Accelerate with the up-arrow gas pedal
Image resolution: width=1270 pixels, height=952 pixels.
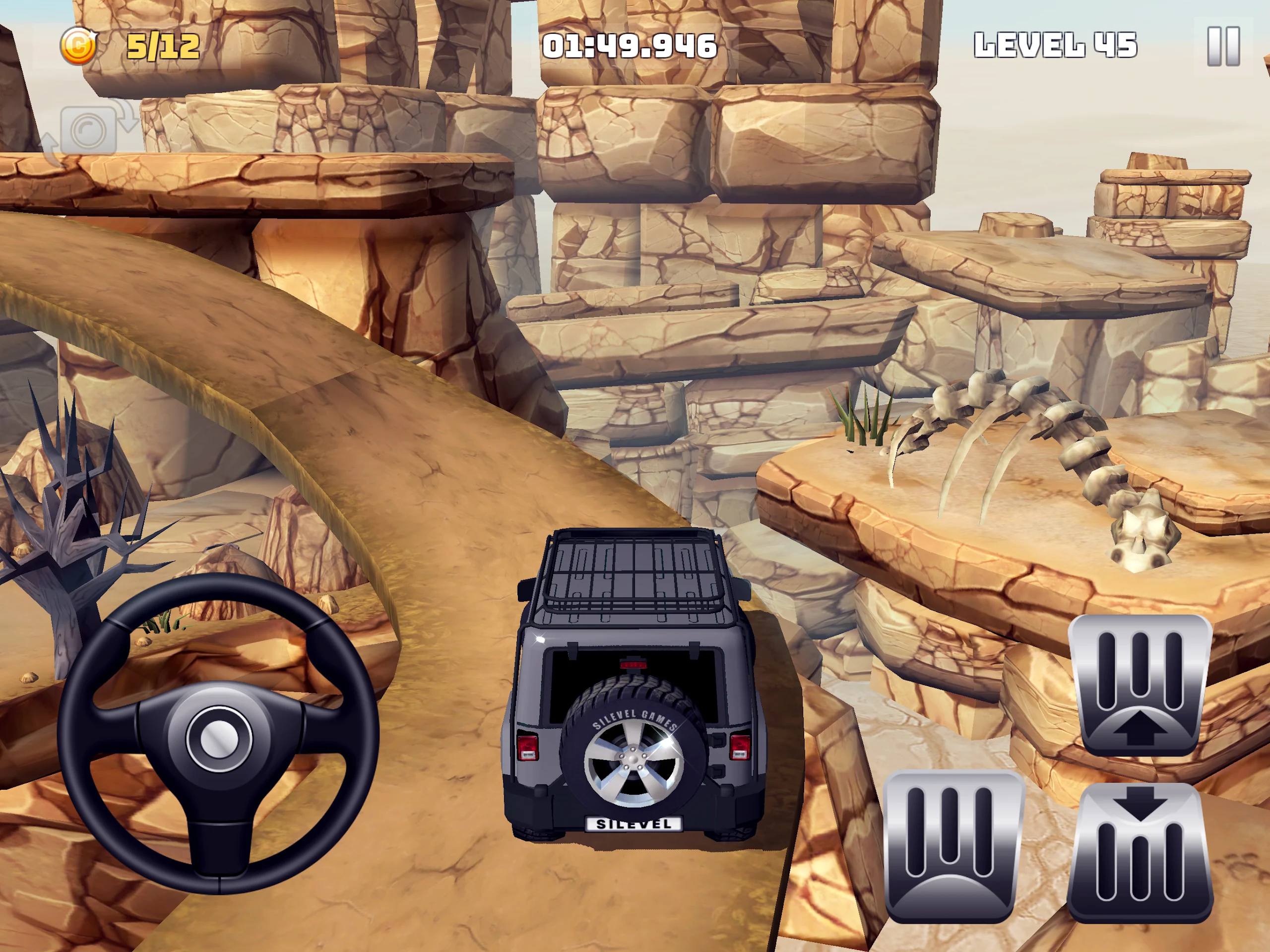(1140, 685)
